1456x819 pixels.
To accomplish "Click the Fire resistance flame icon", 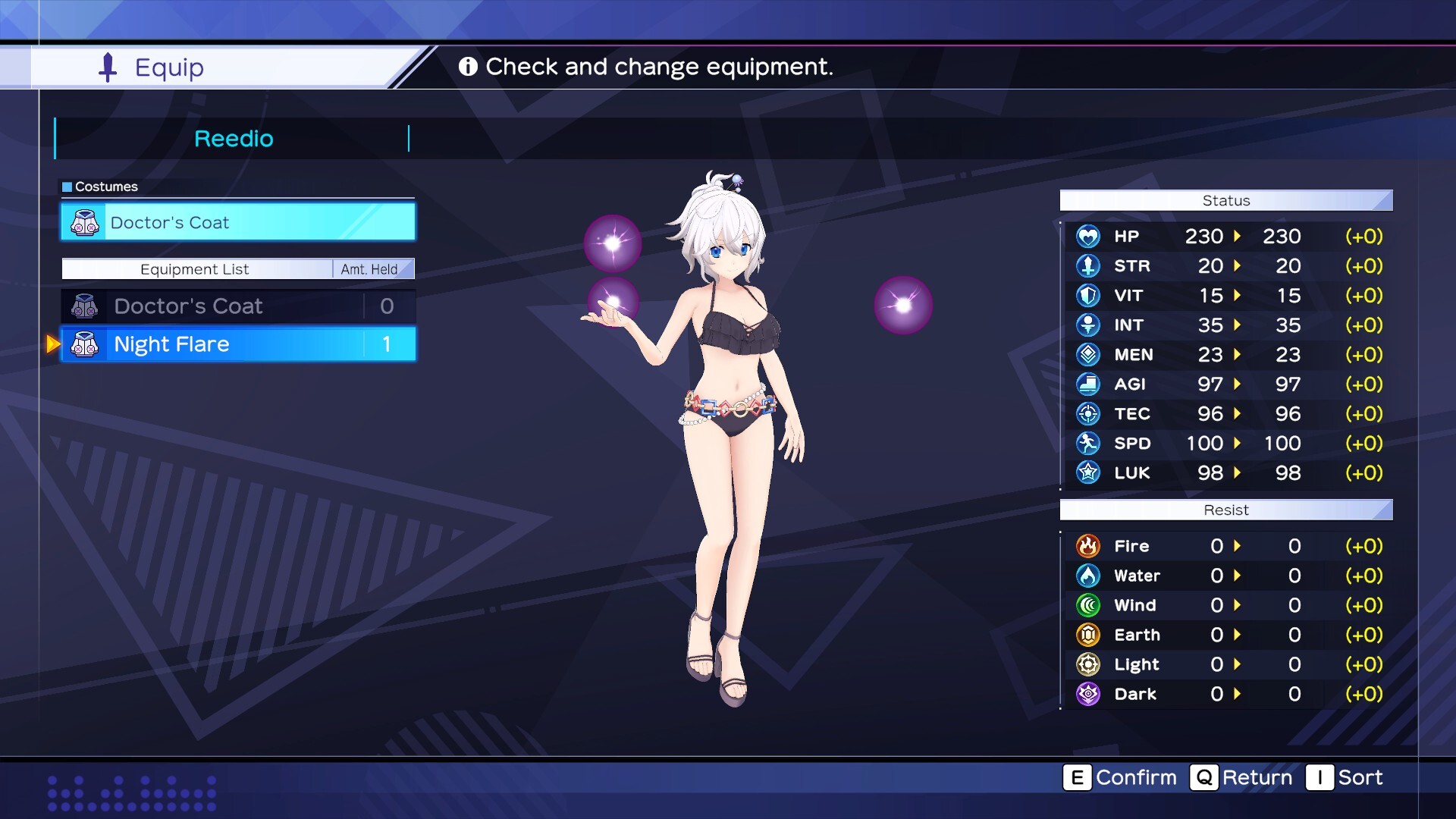I will pyautogui.click(x=1089, y=545).
